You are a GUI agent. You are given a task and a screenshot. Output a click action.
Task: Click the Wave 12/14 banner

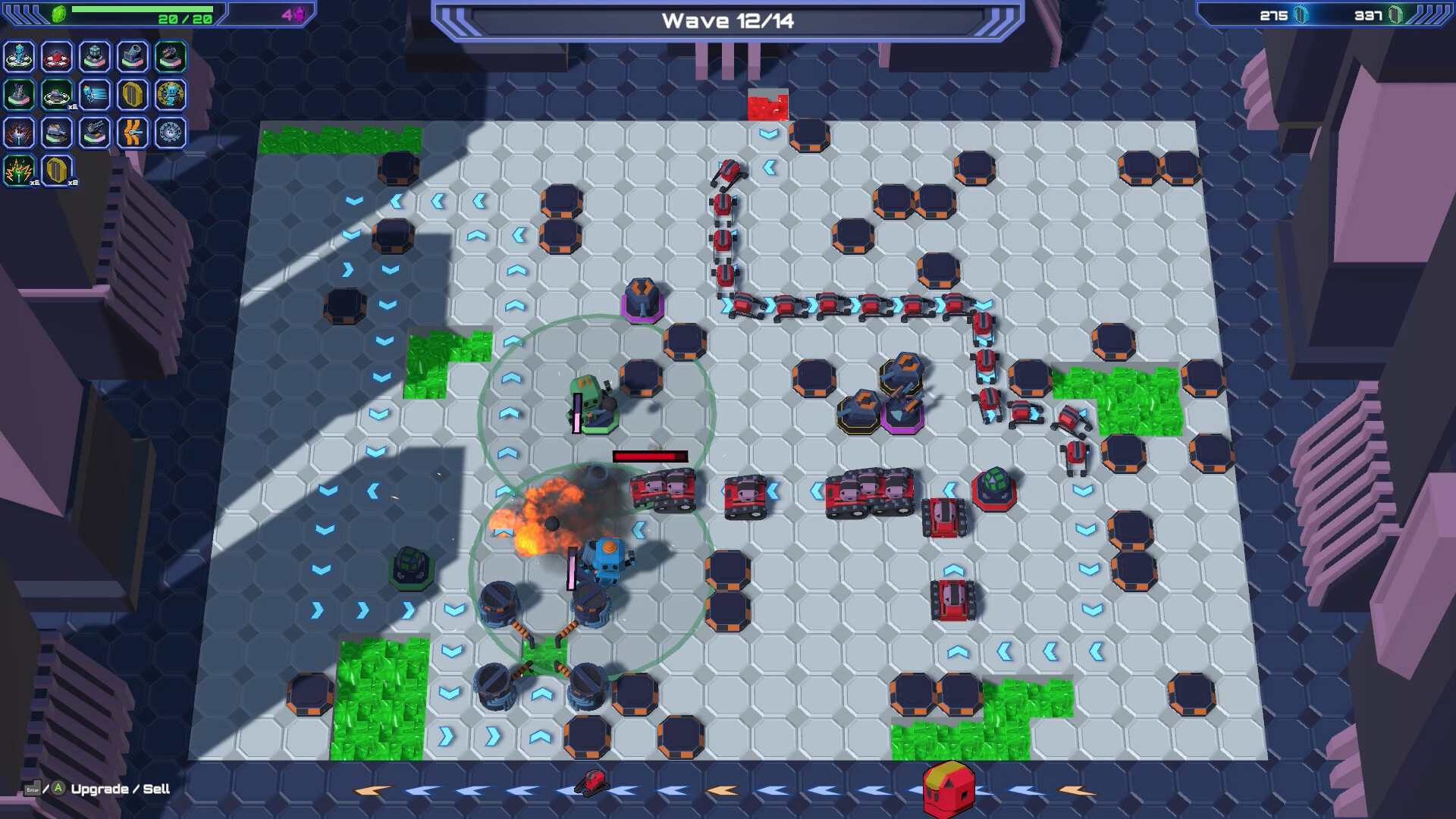coord(726,20)
